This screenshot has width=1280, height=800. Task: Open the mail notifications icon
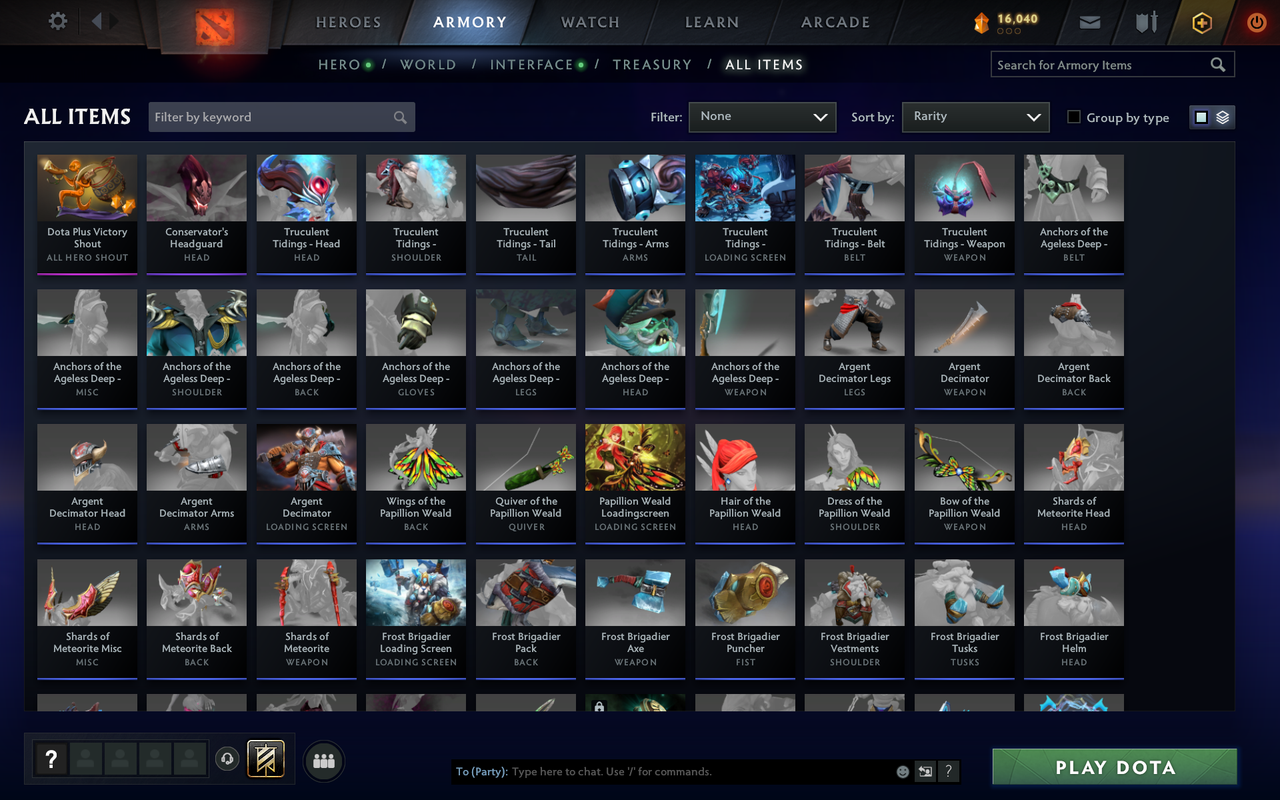coord(1089,22)
